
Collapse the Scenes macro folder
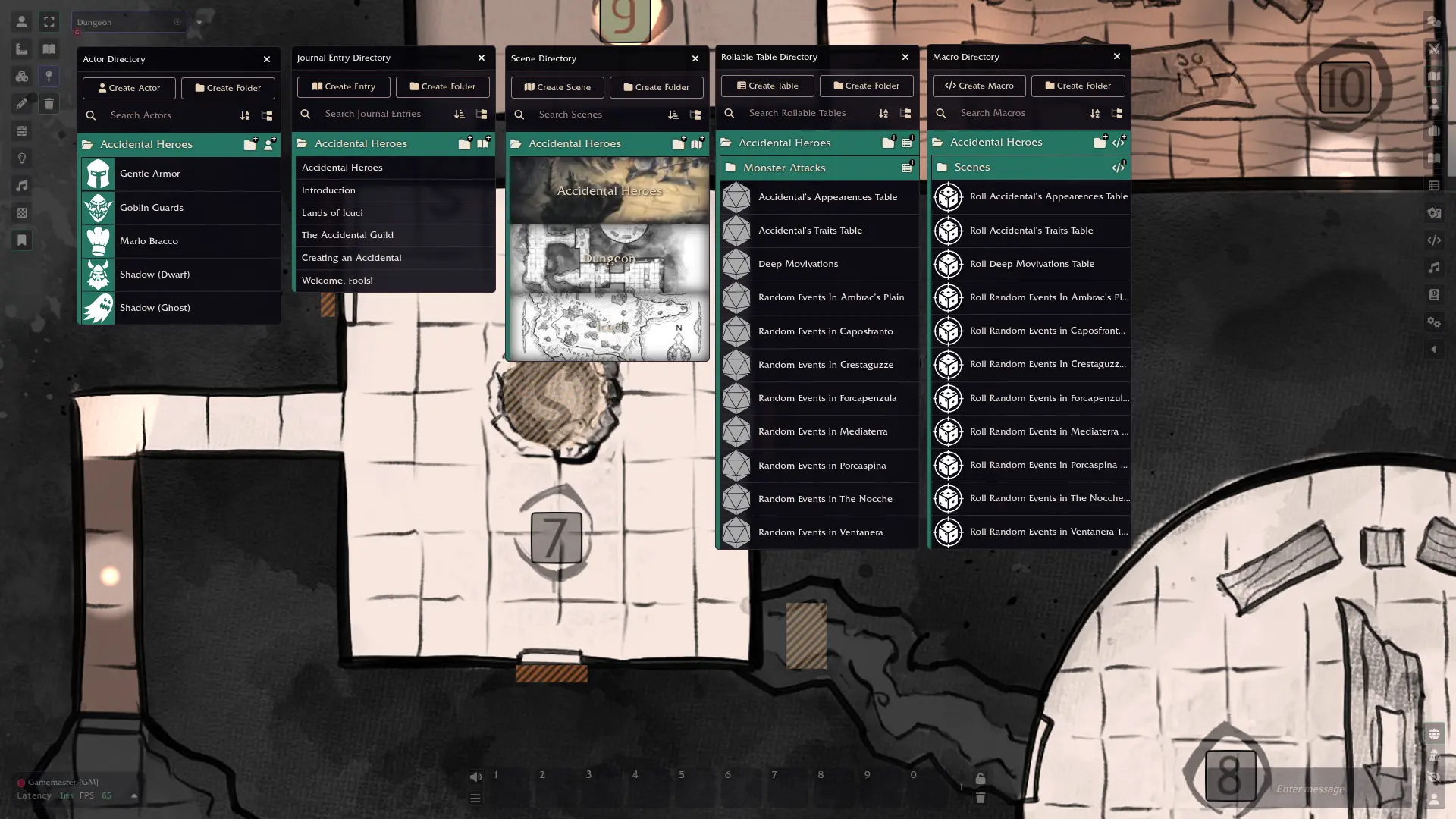pos(972,167)
